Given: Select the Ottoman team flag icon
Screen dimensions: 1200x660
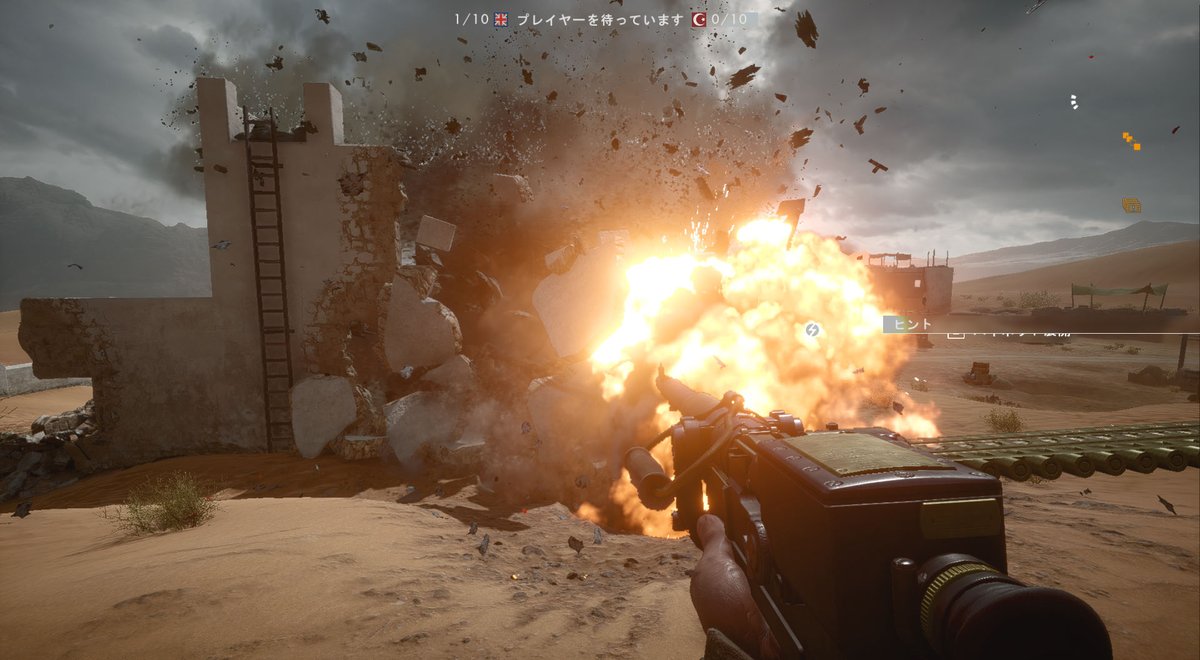Looking at the screenshot, I should coord(701,19).
